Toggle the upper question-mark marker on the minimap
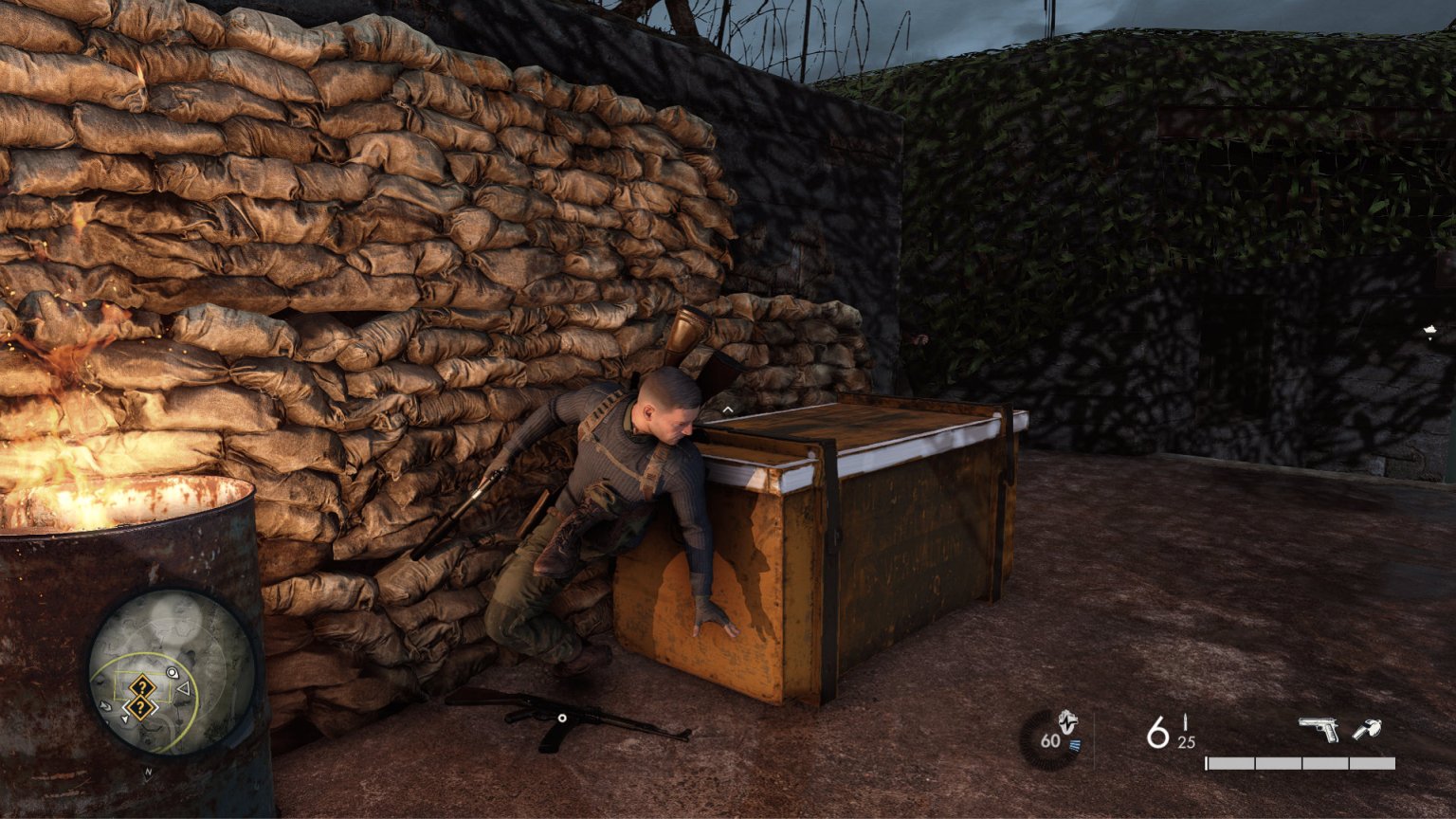Screen dimensions: 1456x819 (142, 686)
